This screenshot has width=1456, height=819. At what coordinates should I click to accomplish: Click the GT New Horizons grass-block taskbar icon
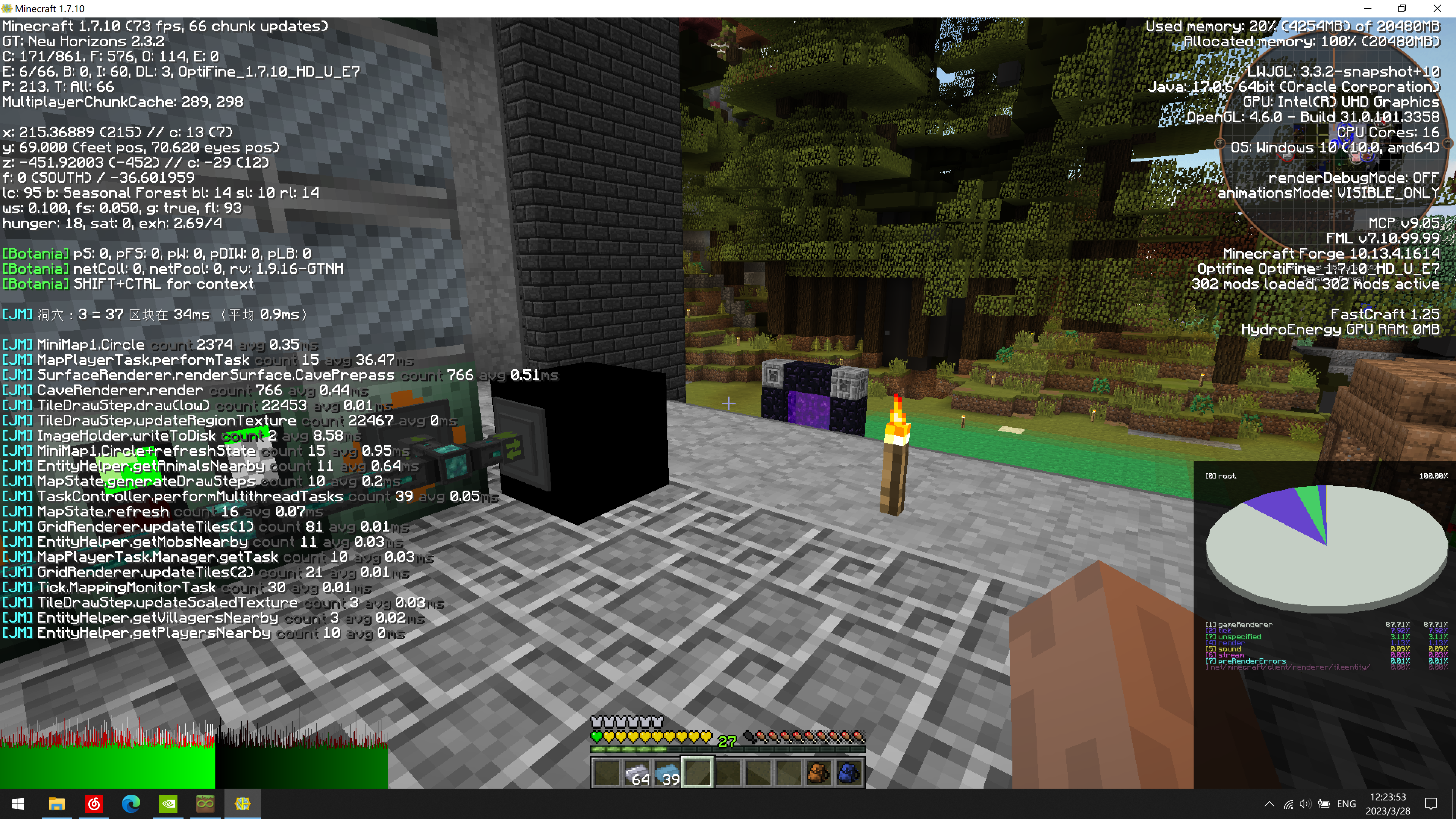coord(205,803)
